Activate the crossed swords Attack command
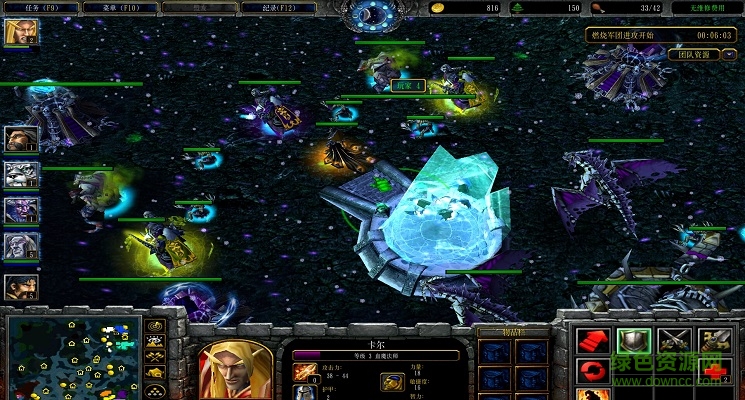 tap(672, 341)
